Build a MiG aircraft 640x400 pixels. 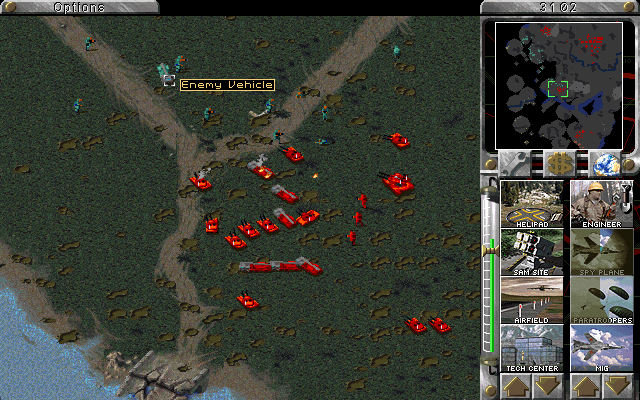[600, 348]
